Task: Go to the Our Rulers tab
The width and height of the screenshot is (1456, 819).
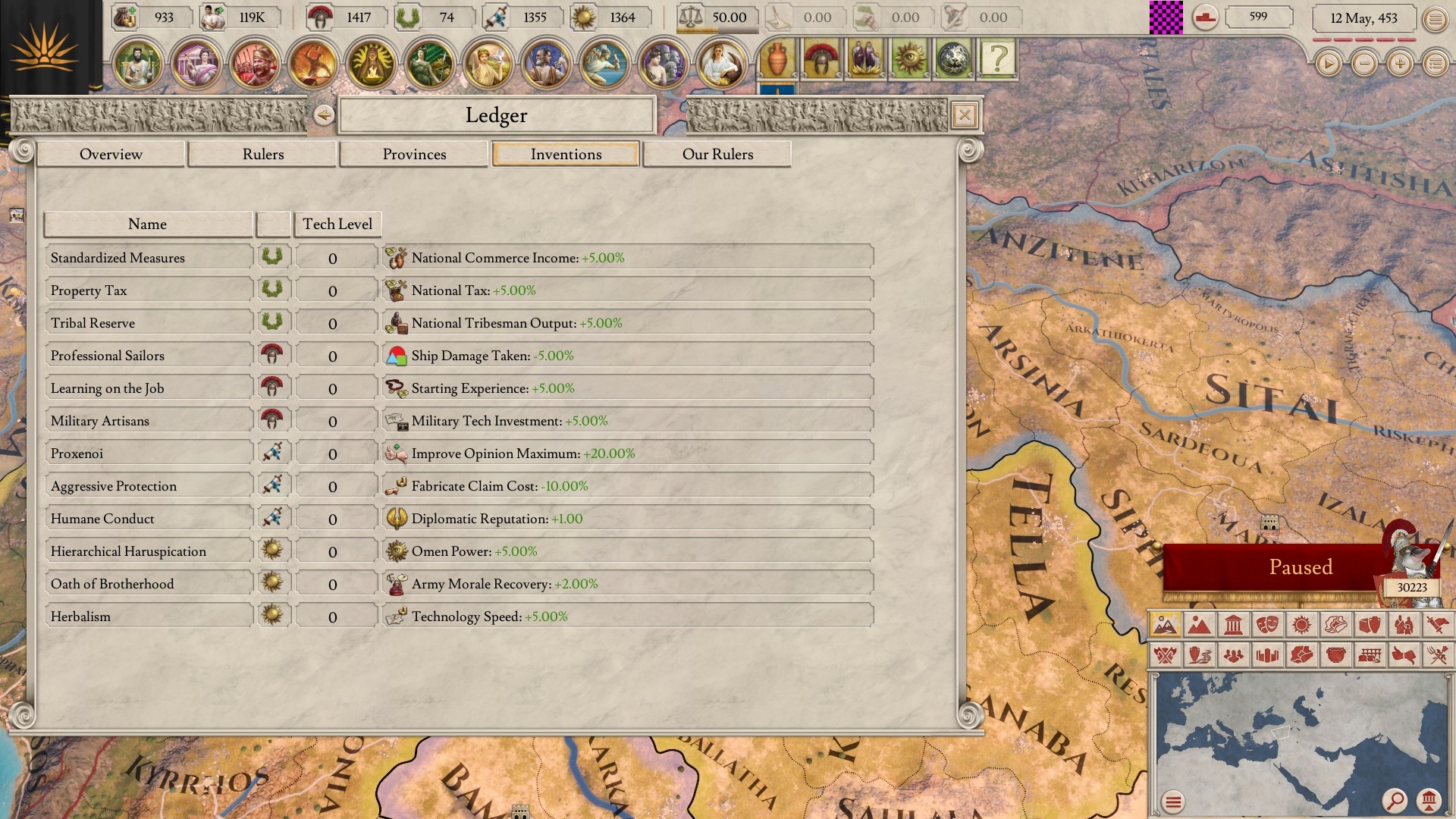Action: click(x=717, y=154)
